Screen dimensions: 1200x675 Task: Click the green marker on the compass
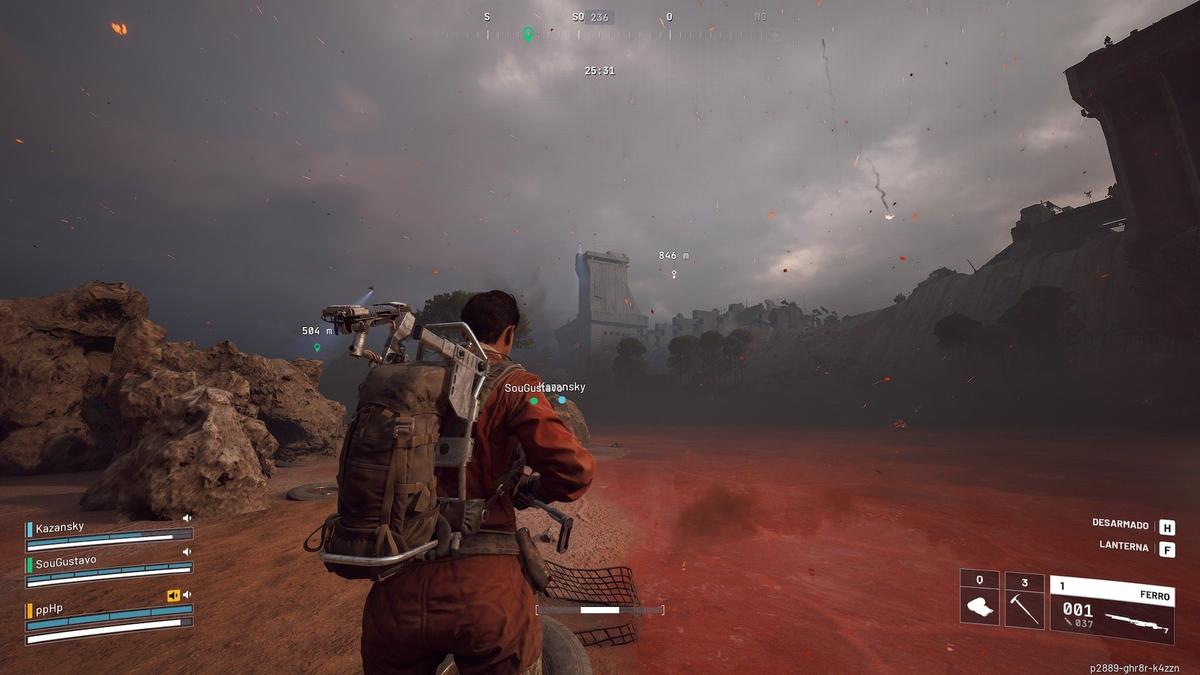(528, 34)
